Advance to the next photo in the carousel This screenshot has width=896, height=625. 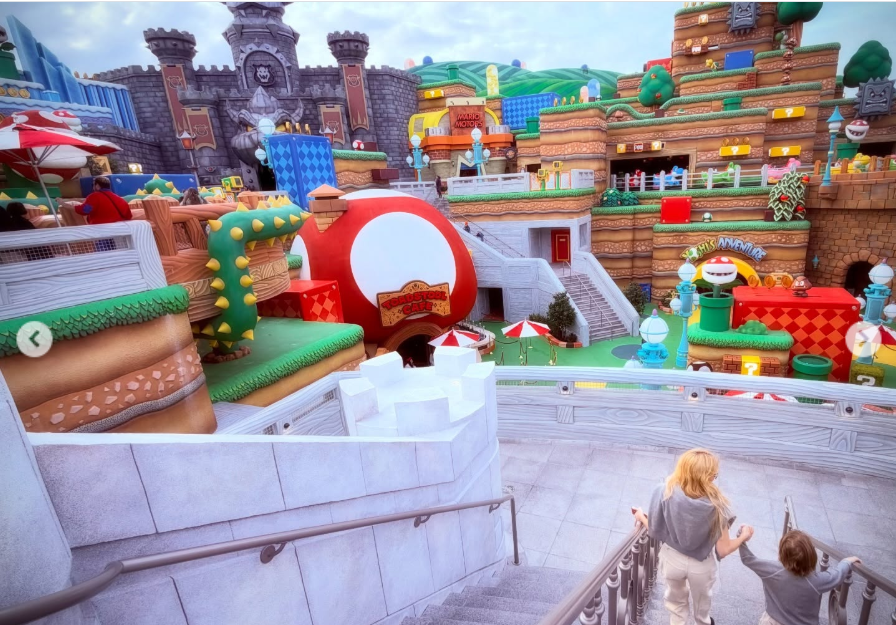(862, 340)
